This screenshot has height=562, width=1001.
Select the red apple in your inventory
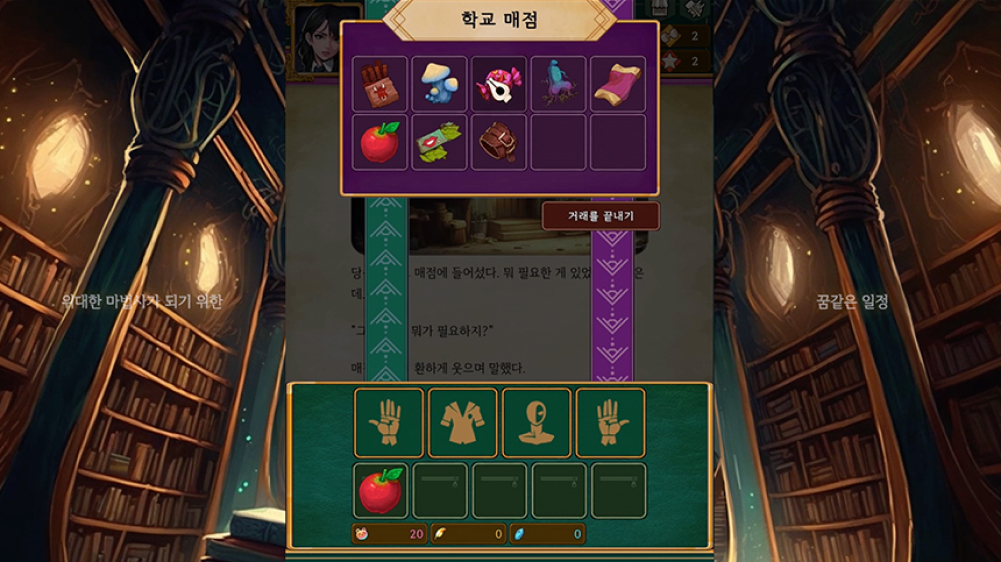point(381,490)
